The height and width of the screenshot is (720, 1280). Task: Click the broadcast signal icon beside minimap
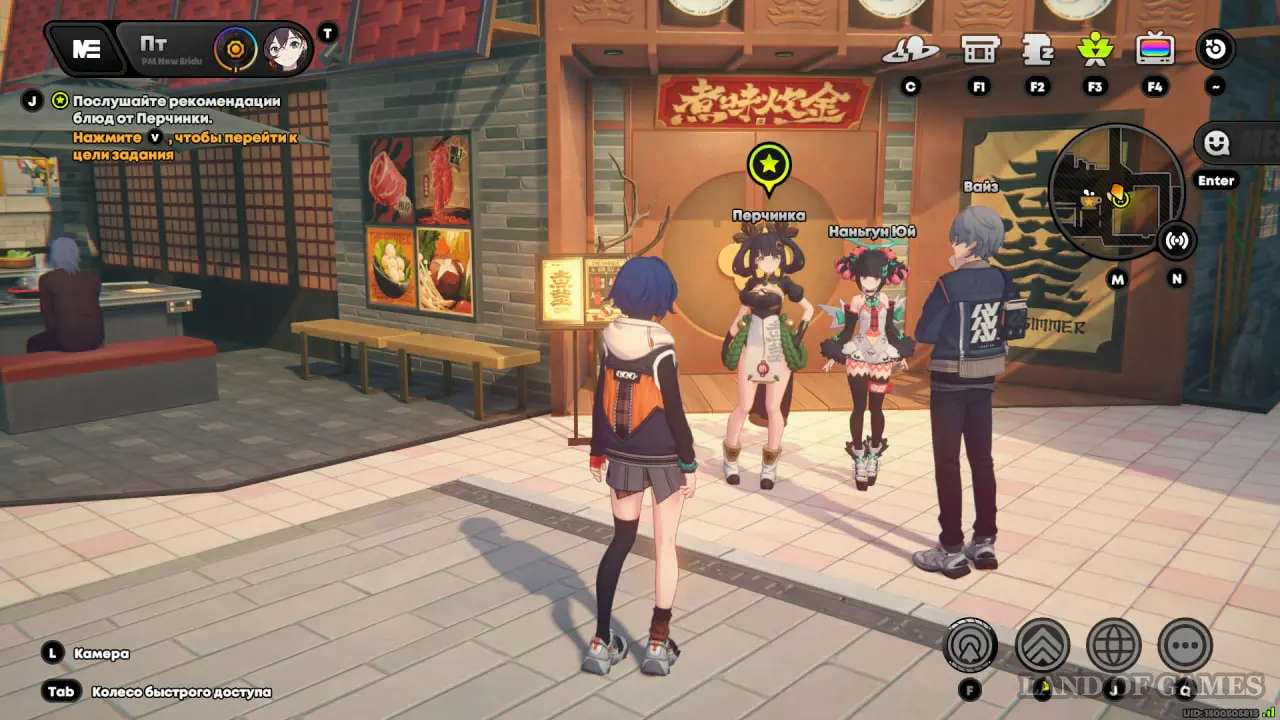1177,240
